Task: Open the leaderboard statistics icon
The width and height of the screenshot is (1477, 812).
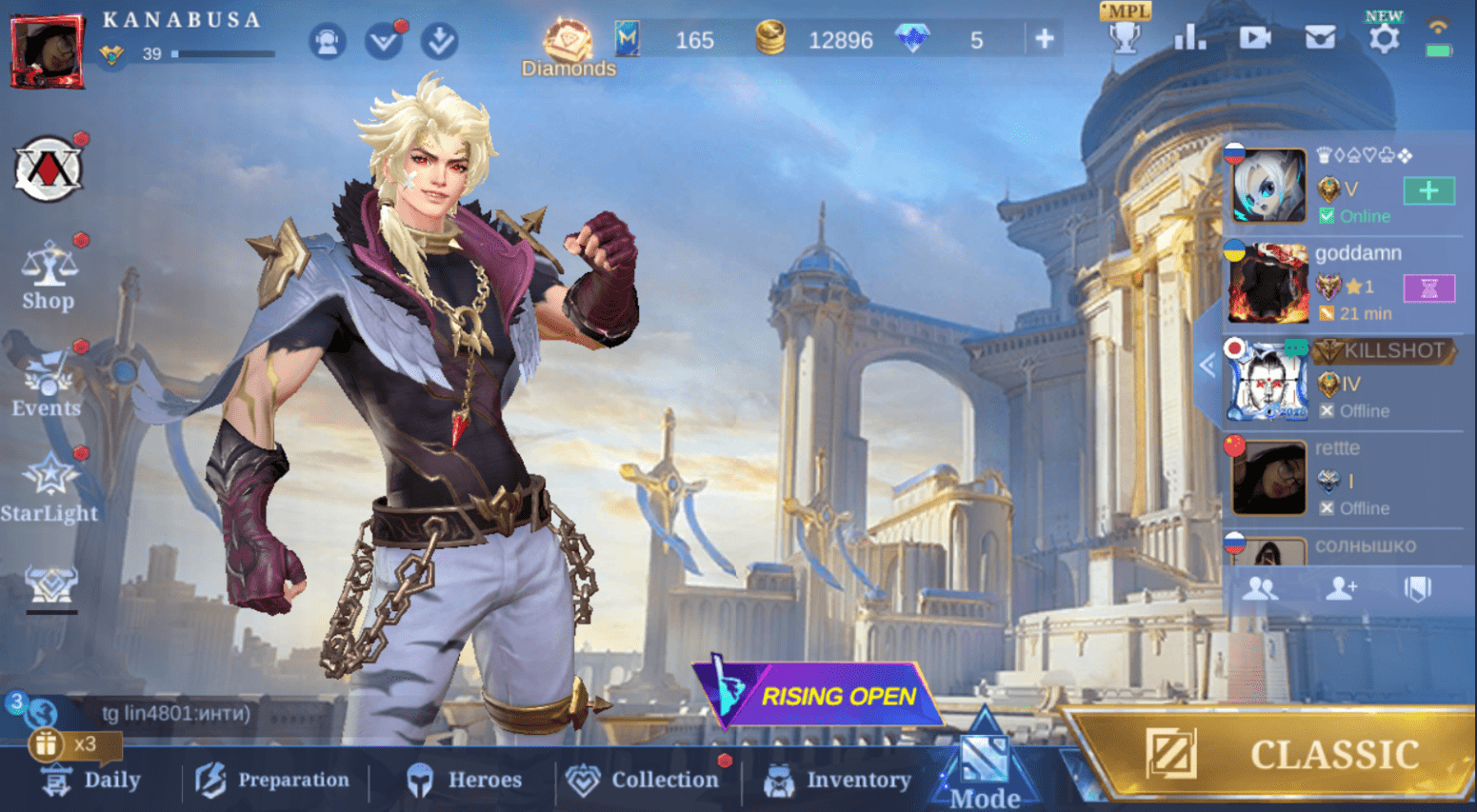Action: coord(1189,38)
